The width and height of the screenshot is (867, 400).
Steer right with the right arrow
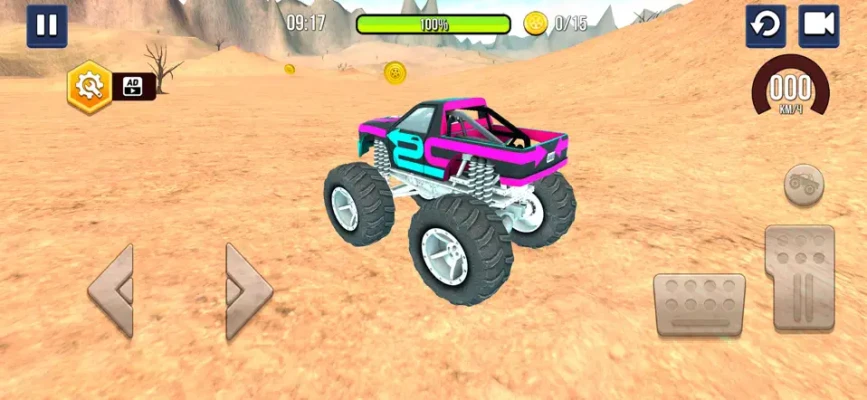click(x=248, y=291)
